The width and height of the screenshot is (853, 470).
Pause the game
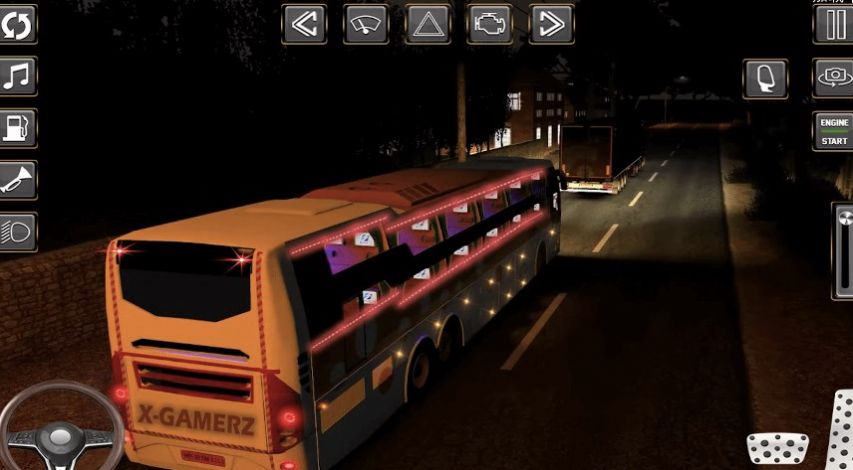pos(833,24)
